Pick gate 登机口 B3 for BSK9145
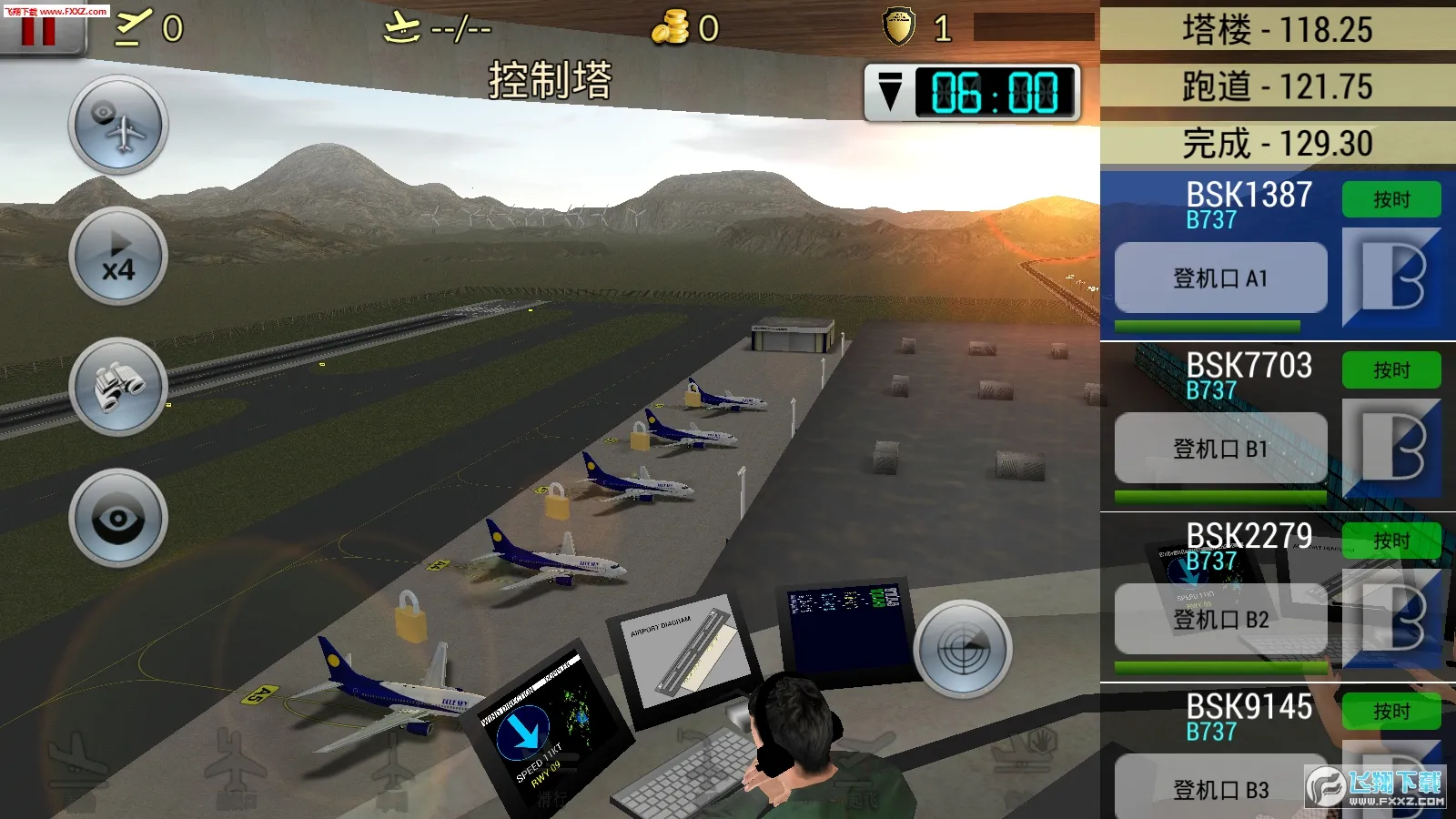1456x819 pixels. [1220, 788]
